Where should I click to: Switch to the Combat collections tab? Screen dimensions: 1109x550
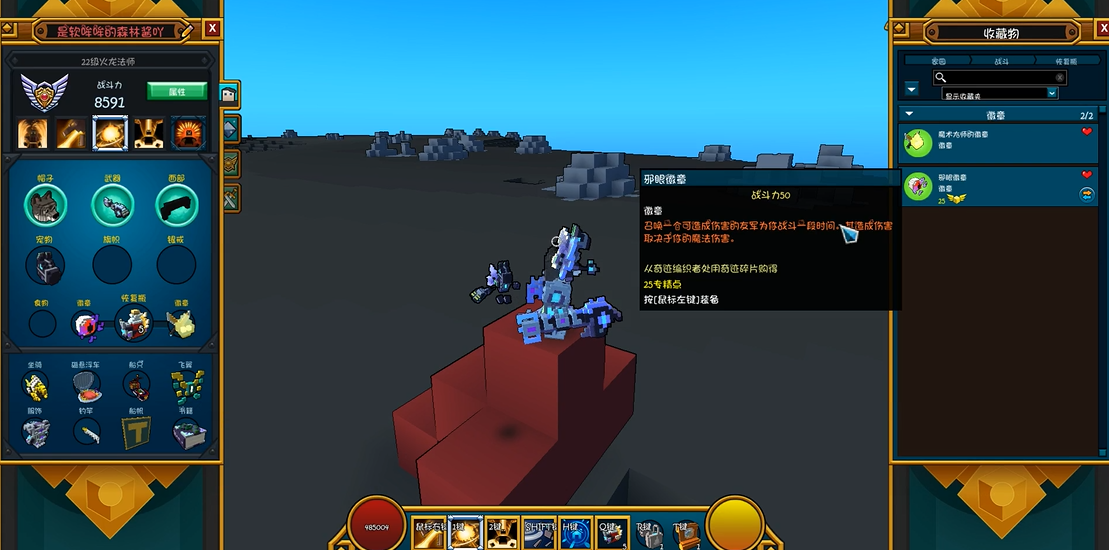pyautogui.click(x=1001, y=61)
